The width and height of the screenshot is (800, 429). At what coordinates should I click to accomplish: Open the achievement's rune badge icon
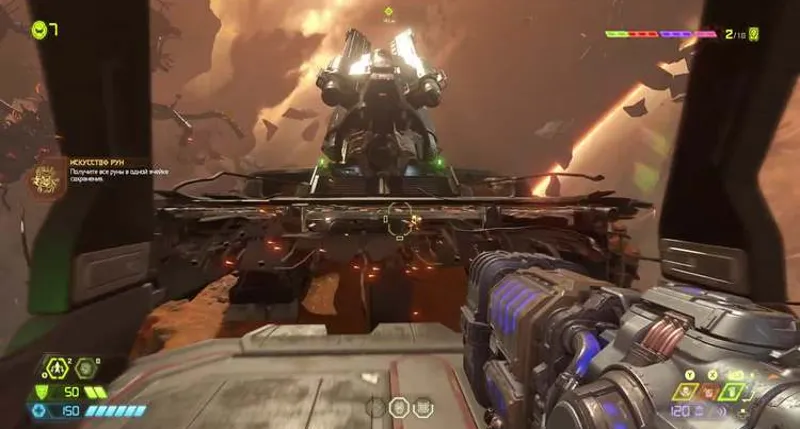[46, 180]
